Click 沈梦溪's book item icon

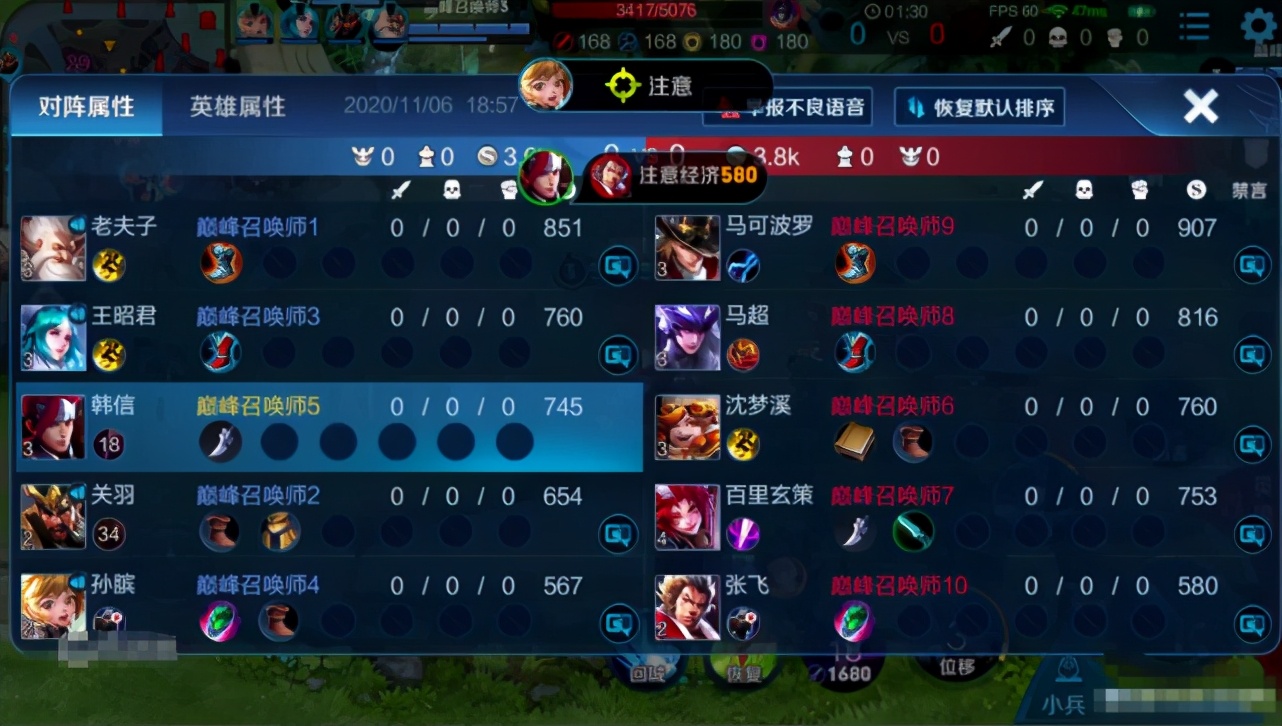tap(855, 442)
